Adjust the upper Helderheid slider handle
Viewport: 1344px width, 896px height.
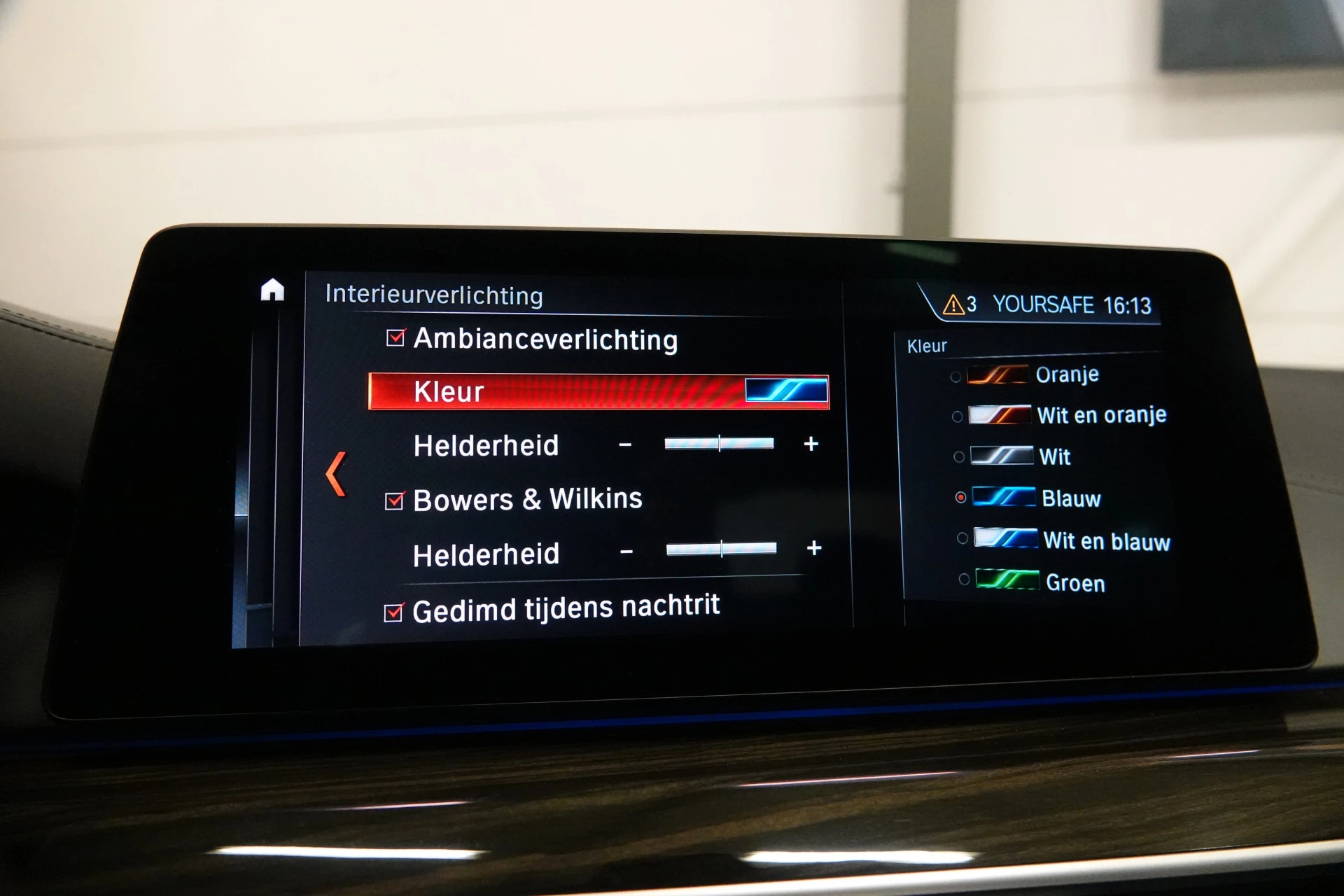719,442
